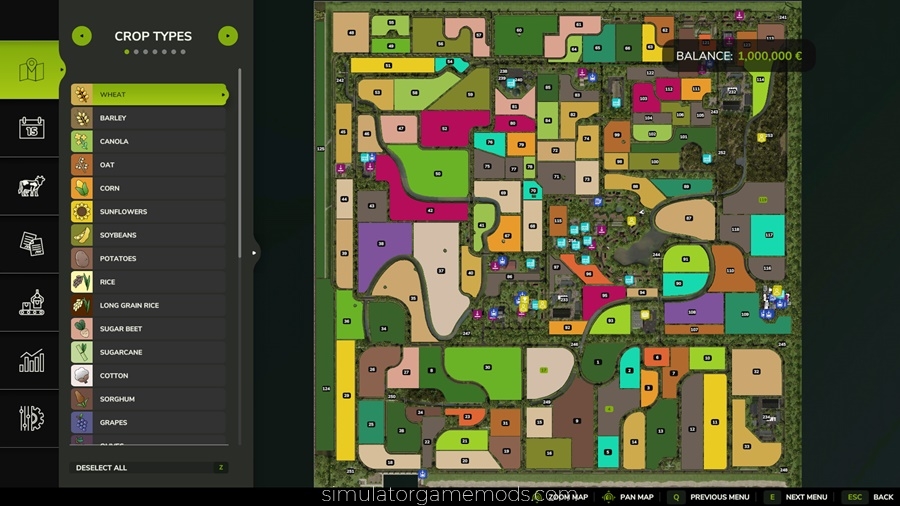Open the animals tab with cow icon
This screenshot has height=506, width=900.
[32, 186]
